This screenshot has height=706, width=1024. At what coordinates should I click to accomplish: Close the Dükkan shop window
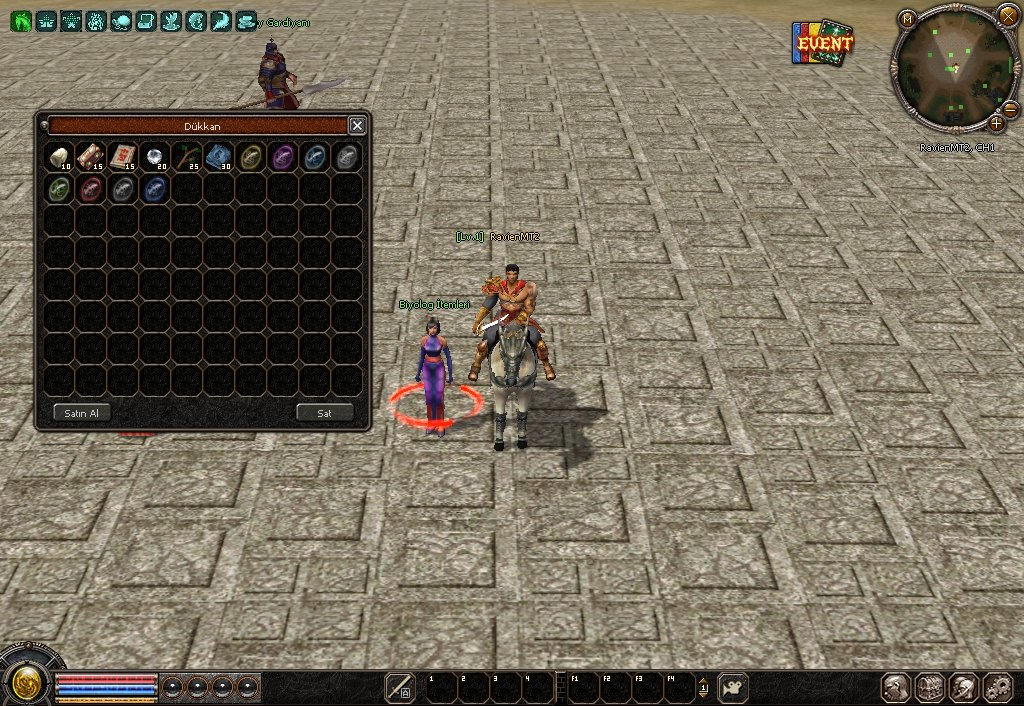click(357, 125)
